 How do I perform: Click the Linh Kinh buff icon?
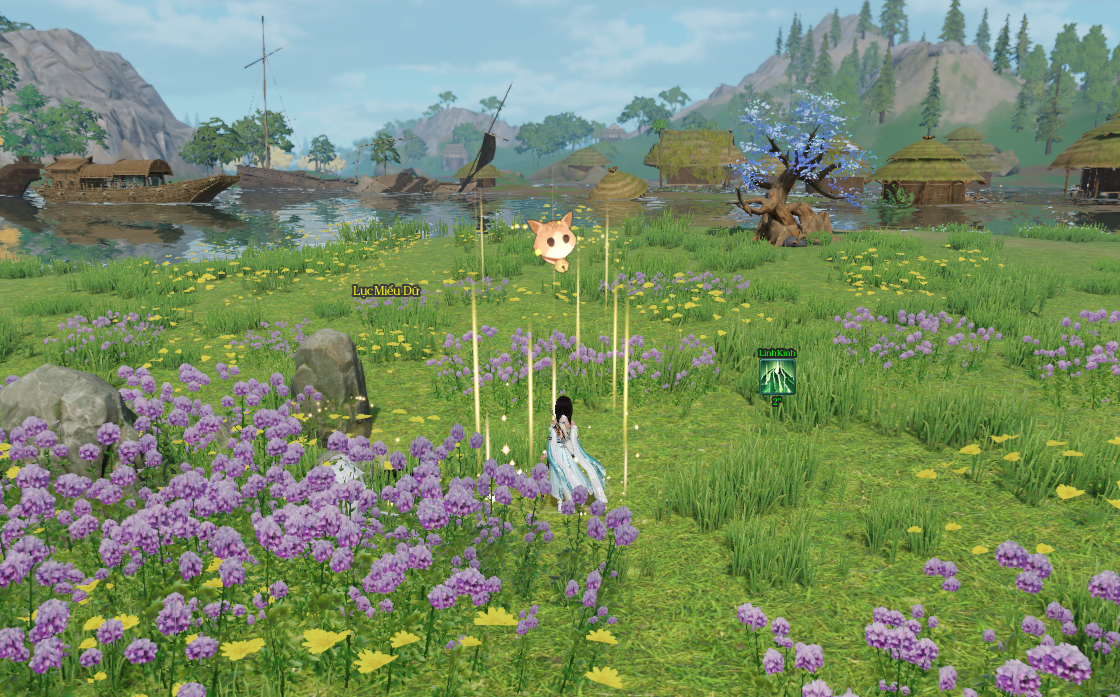point(776,377)
